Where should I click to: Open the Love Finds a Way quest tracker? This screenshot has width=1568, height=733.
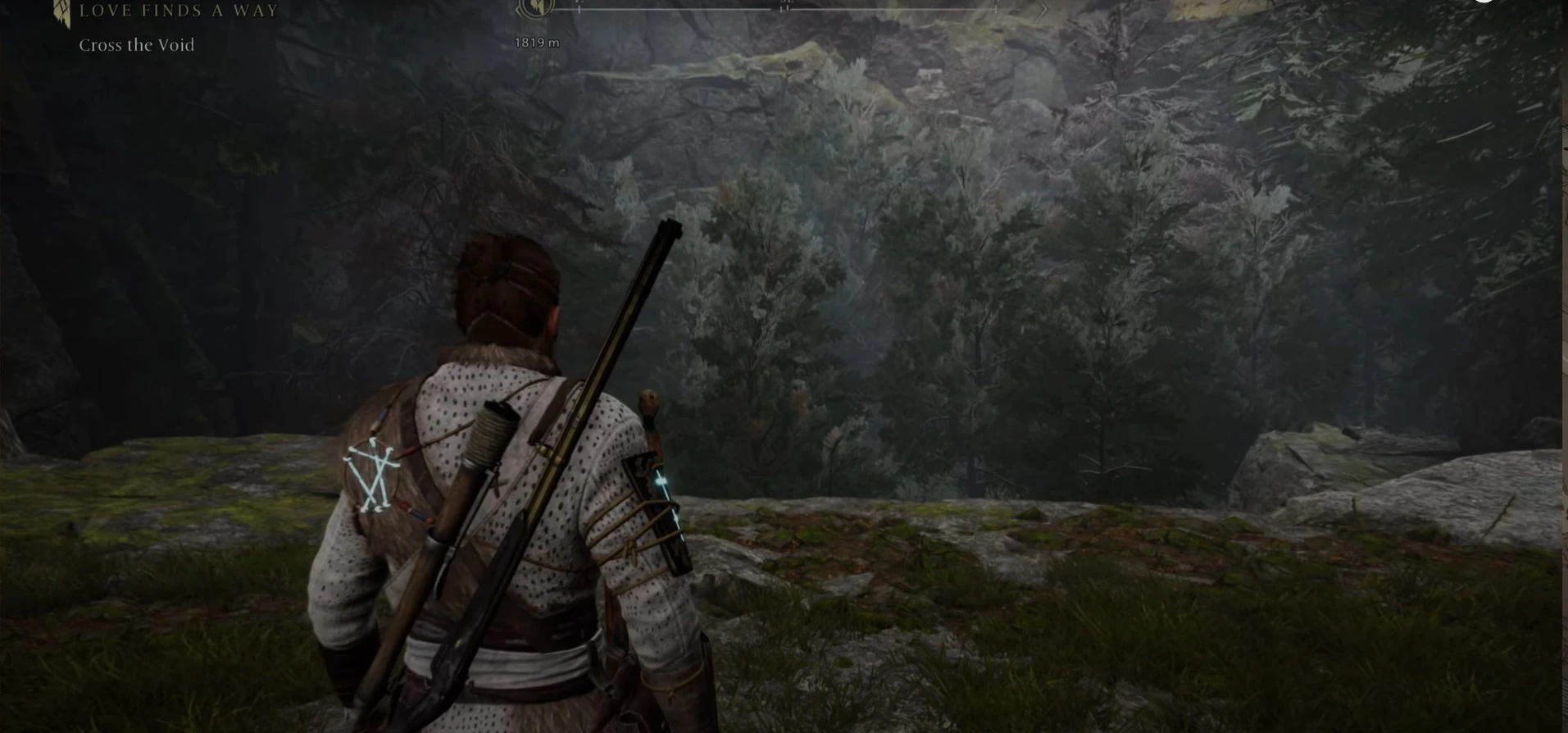tap(178, 11)
